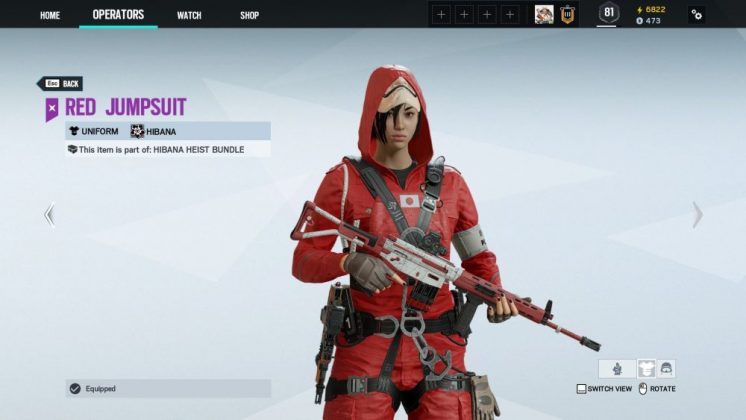The image size is (746, 420).
Task: Show the previous item with left arrow
Action: [x=49, y=214]
